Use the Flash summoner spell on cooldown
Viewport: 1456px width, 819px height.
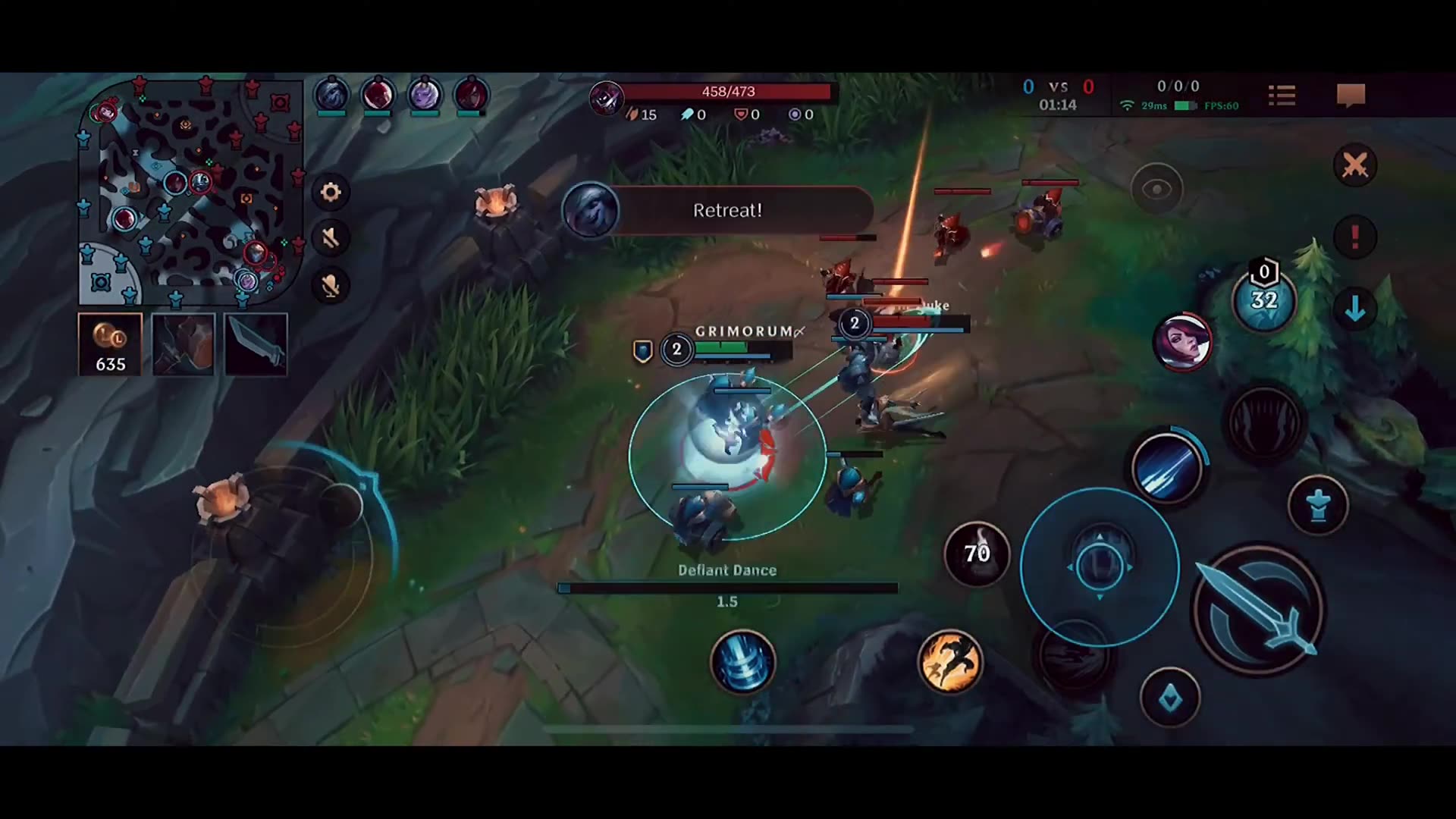[x=977, y=554]
